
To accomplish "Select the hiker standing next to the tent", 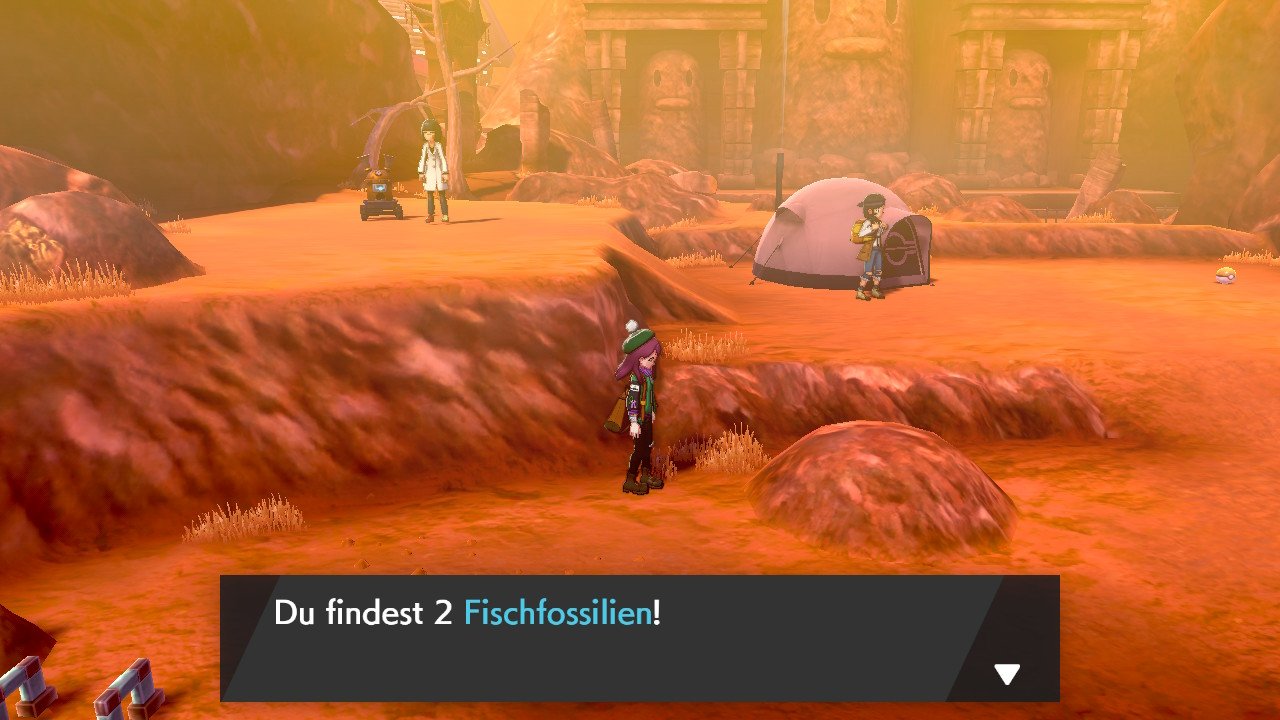I will click(x=869, y=246).
